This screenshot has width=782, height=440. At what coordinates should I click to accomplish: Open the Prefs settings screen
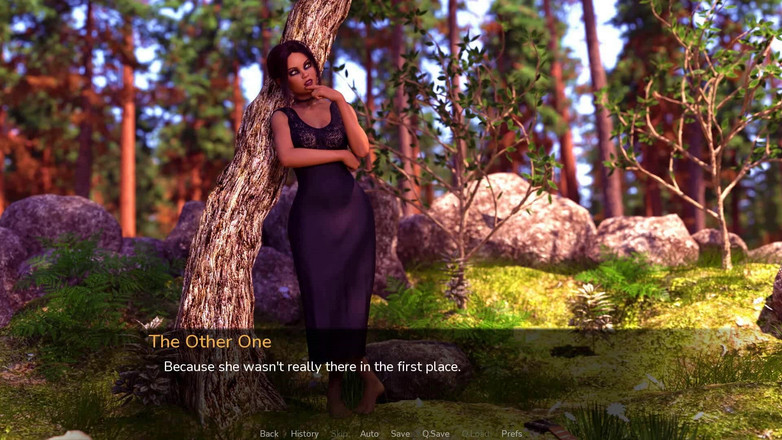(511, 434)
